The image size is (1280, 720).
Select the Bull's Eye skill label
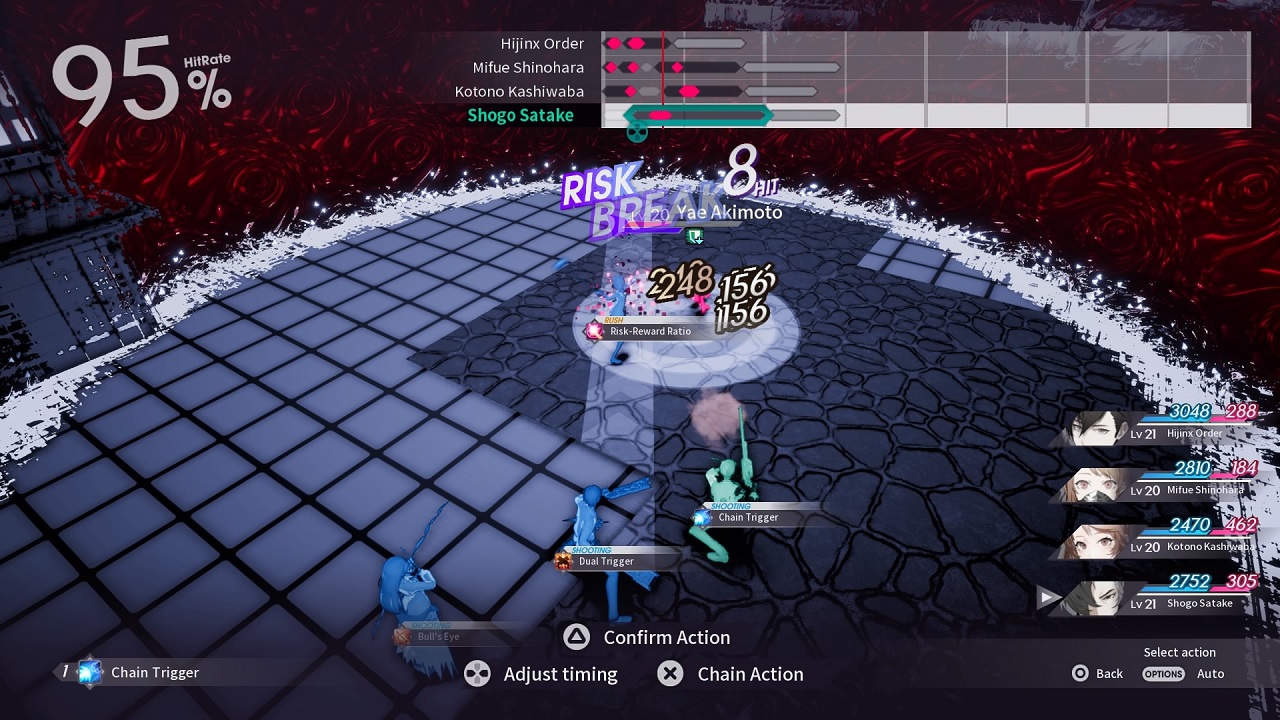(x=438, y=637)
